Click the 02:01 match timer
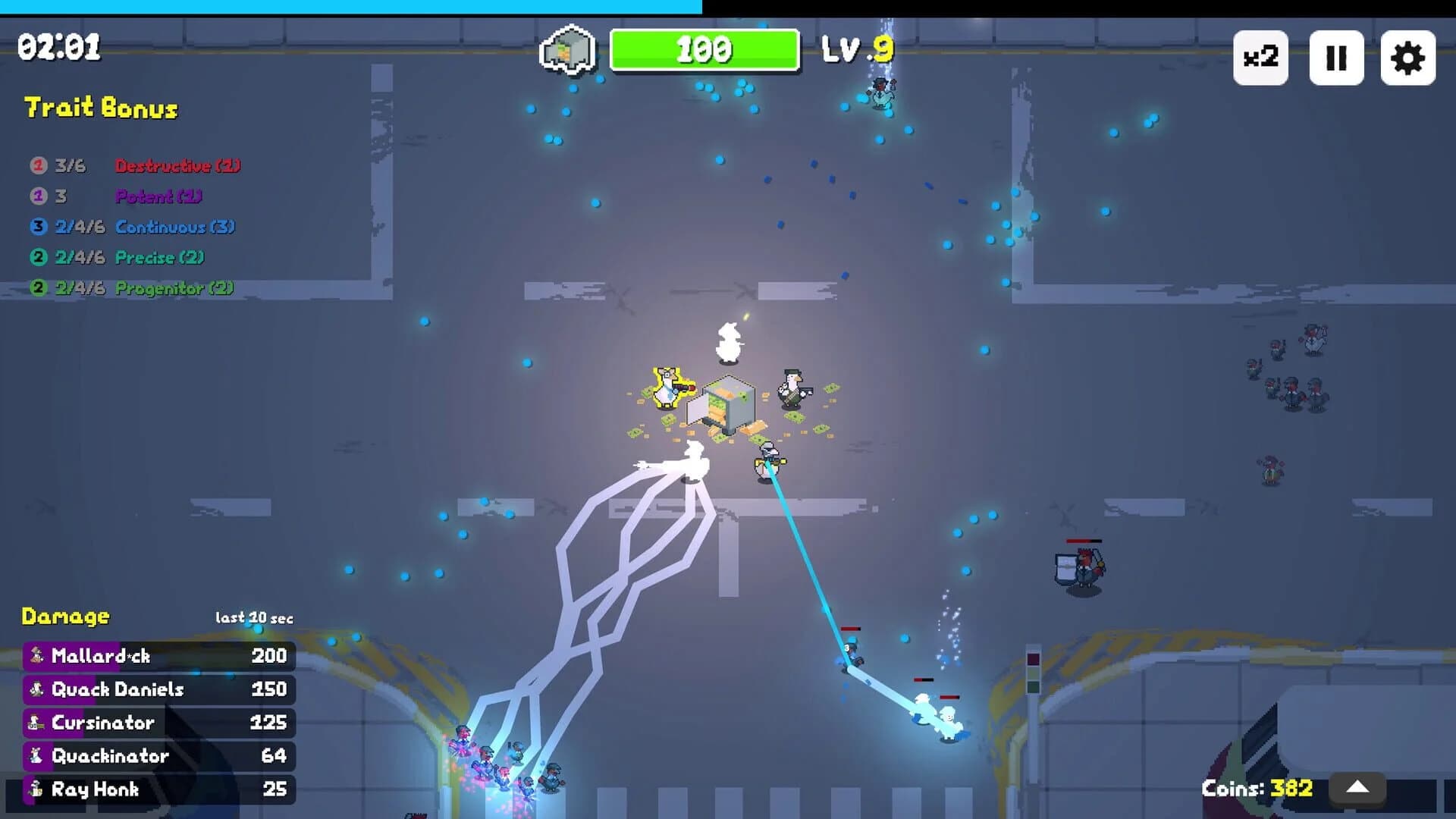The height and width of the screenshot is (819, 1456). point(58,47)
